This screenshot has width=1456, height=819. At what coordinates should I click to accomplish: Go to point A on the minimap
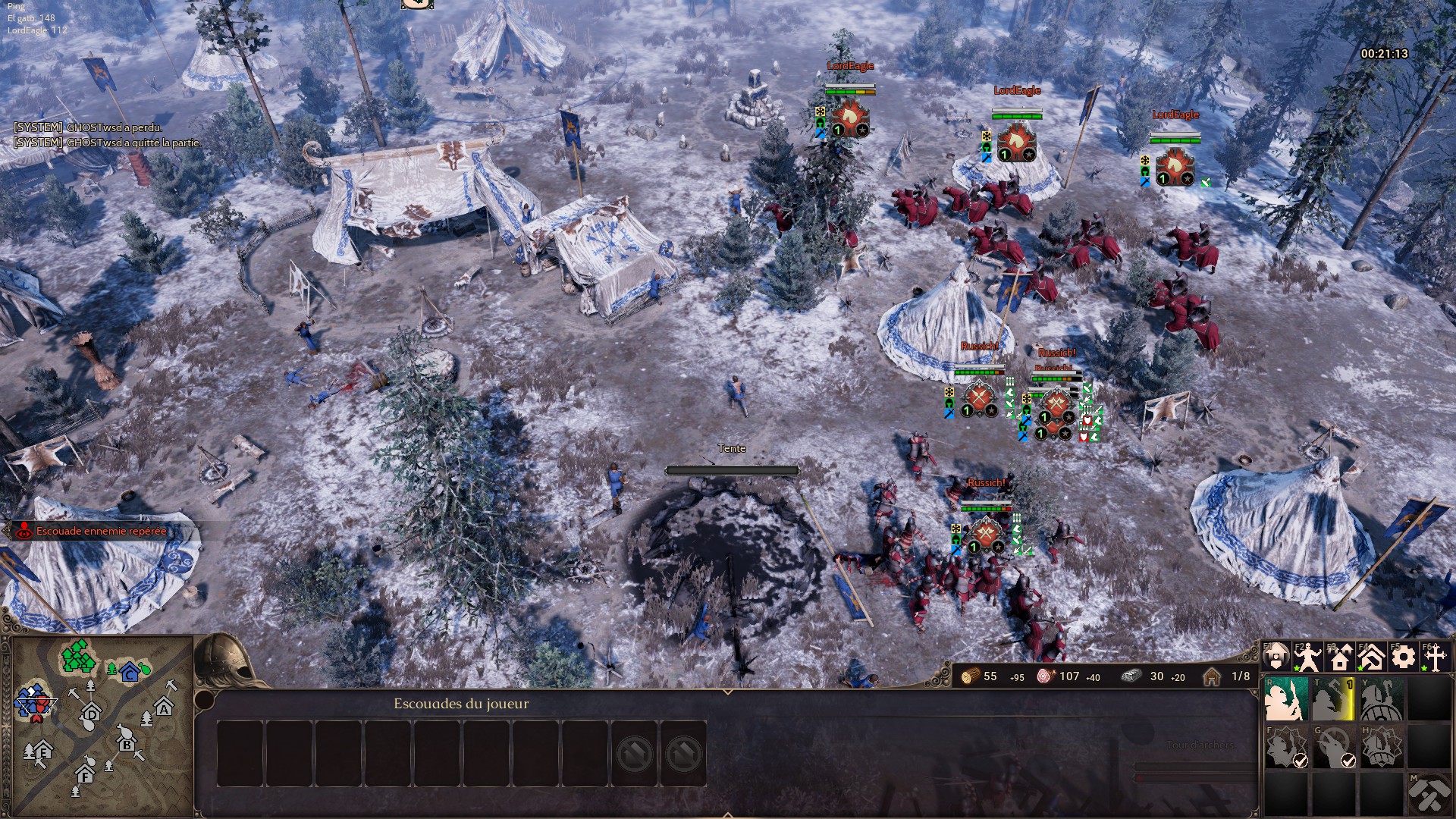164,709
